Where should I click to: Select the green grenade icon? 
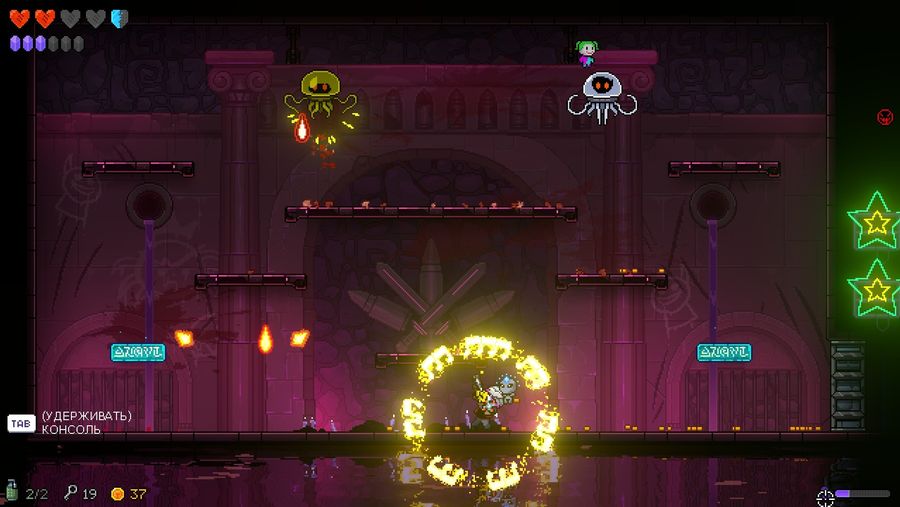pyautogui.click(x=12, y=491)
